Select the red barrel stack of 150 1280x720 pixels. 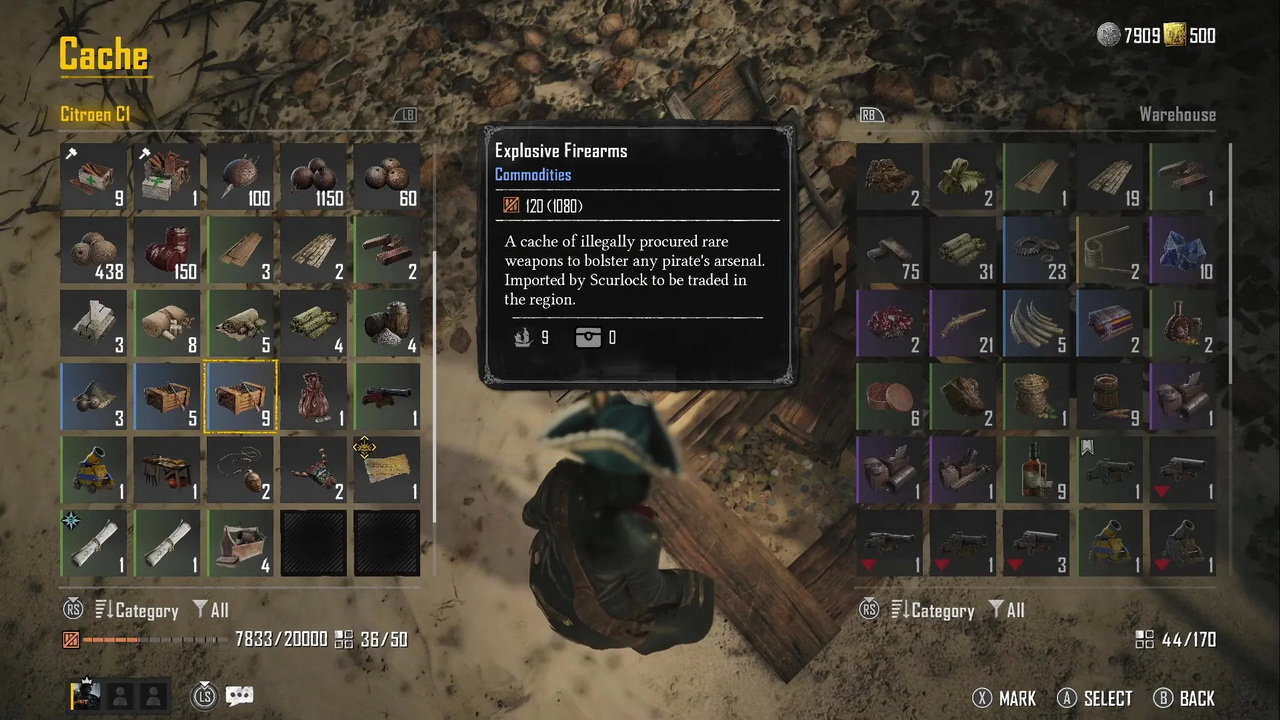(x=167, y=250)
